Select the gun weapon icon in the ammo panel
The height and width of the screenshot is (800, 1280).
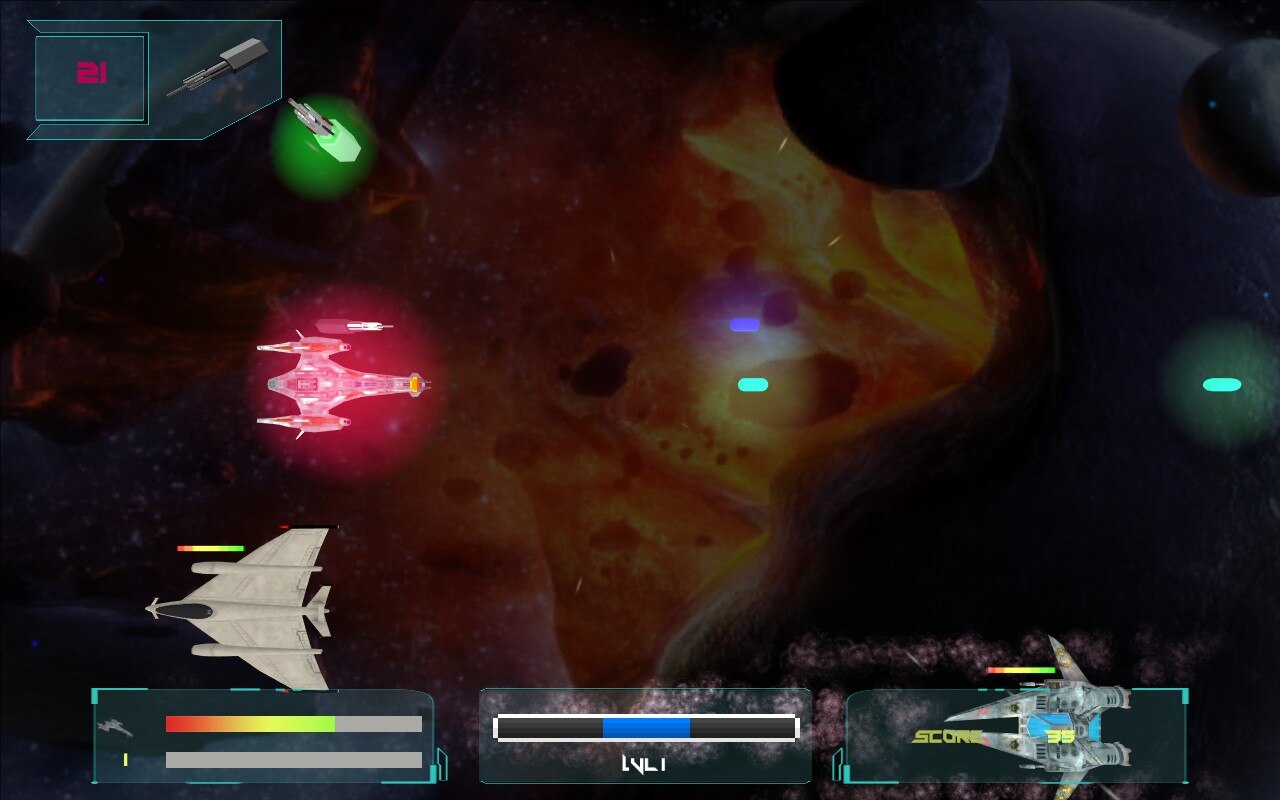pyautogui.click(x=216, y=69)
